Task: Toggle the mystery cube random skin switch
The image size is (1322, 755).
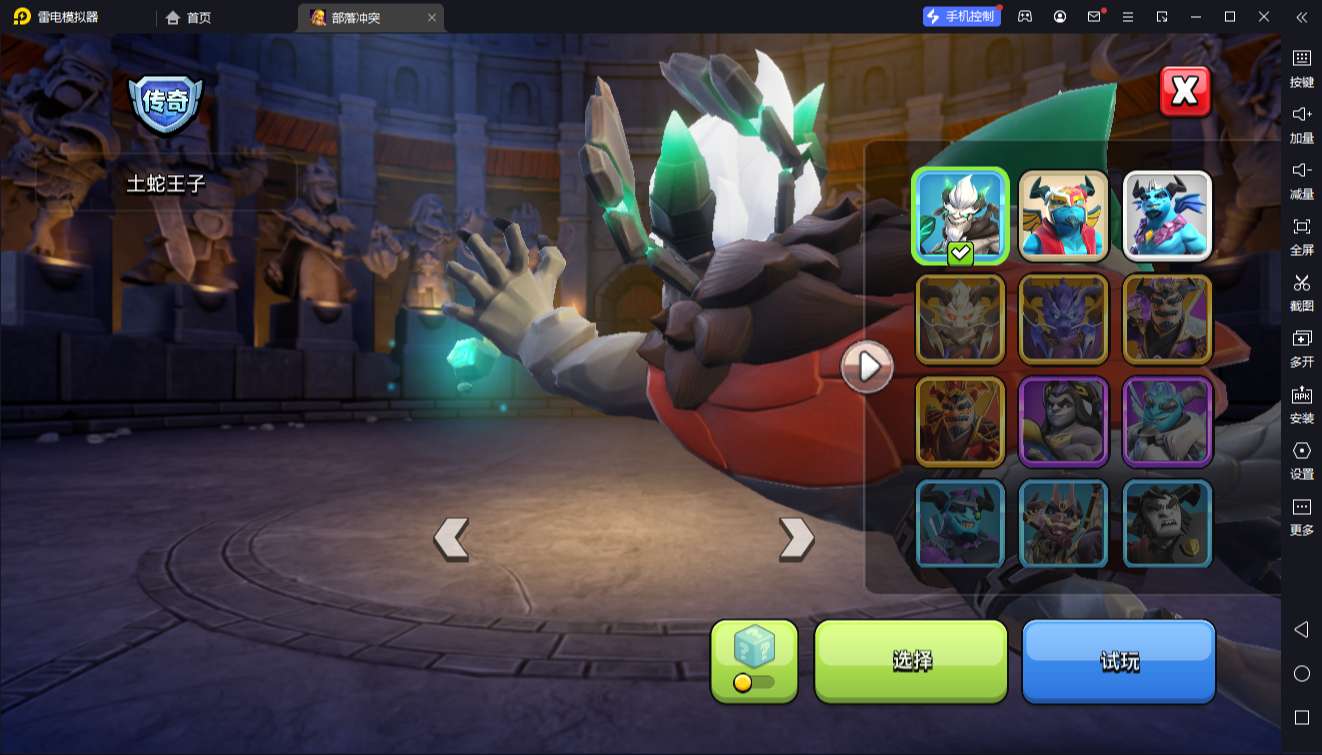Action: (x=754, y=682)
